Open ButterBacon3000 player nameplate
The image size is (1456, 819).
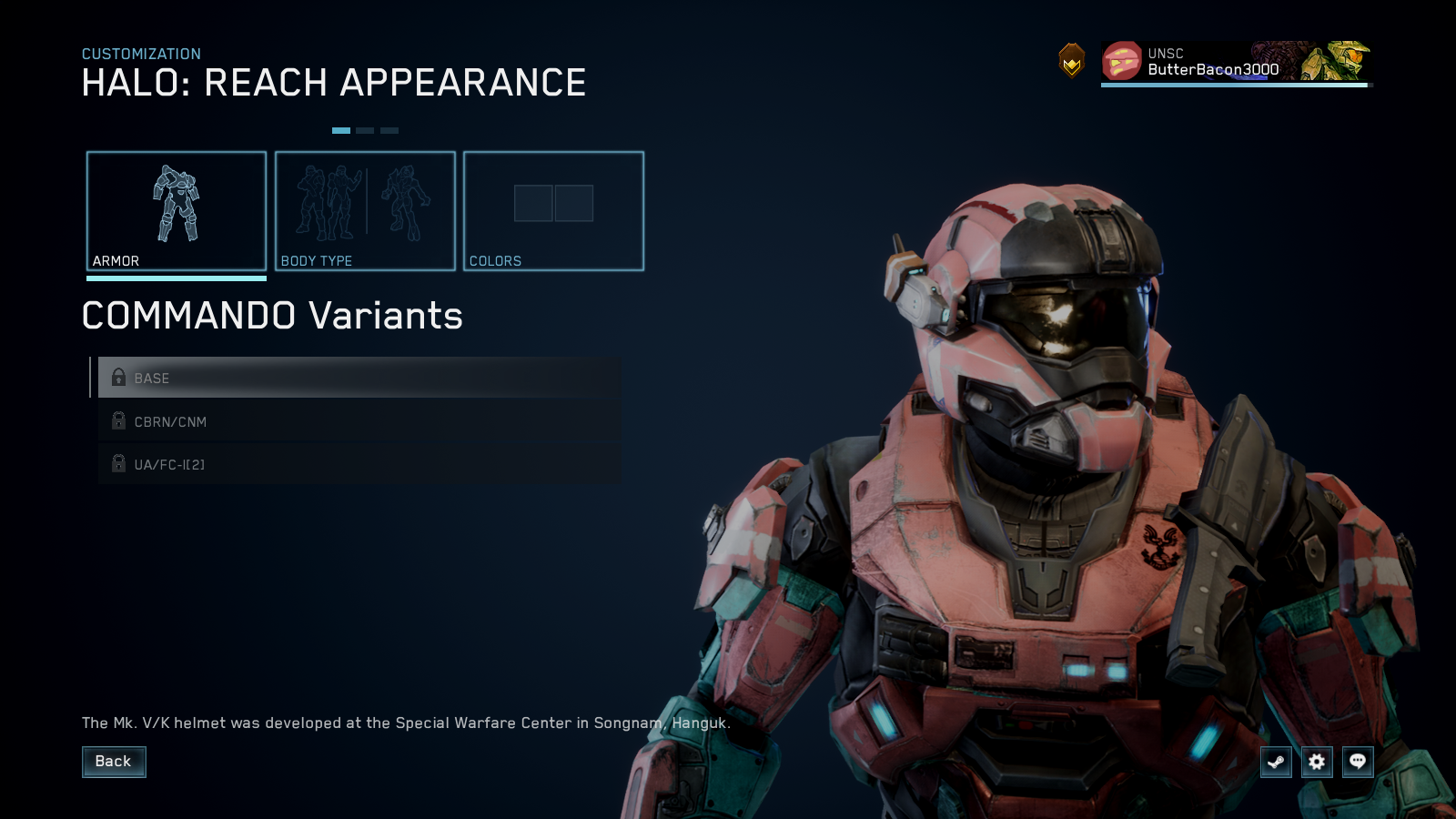click(x=1234, y=62)
